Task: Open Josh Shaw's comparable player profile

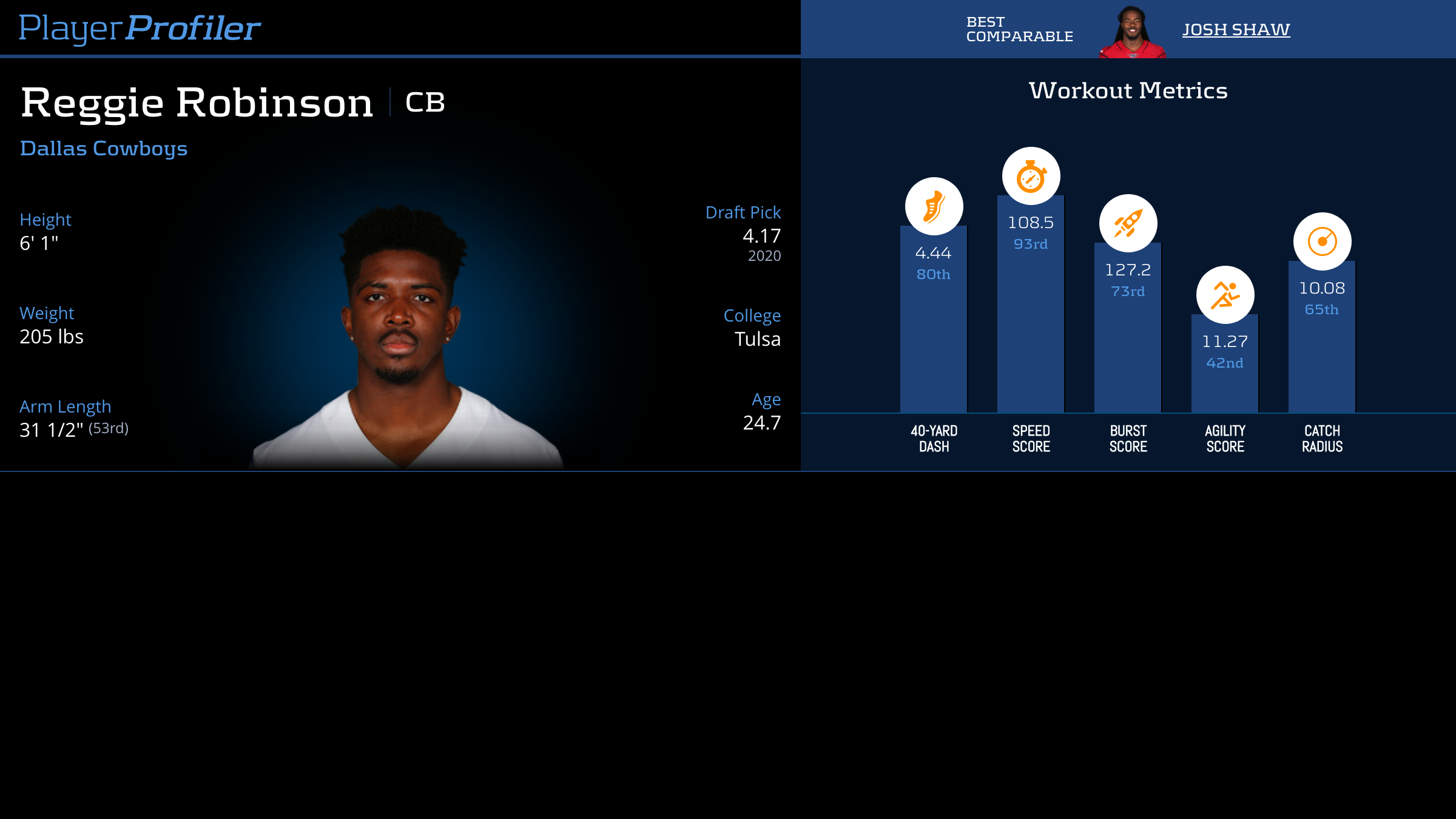Action: pyautogui.click(x=1236, y=29)
